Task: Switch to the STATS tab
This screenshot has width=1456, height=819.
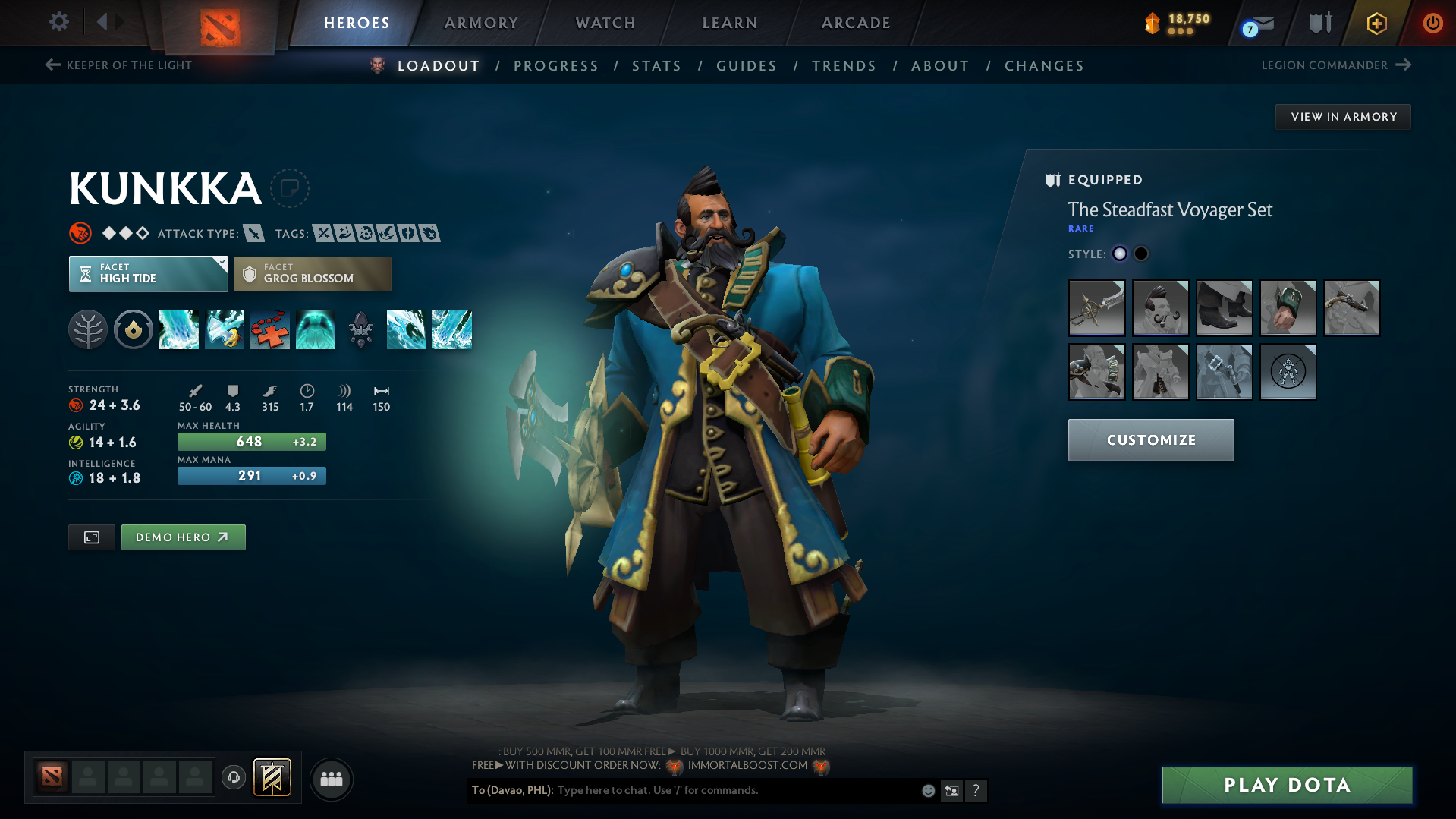Action: coord(656,65)
